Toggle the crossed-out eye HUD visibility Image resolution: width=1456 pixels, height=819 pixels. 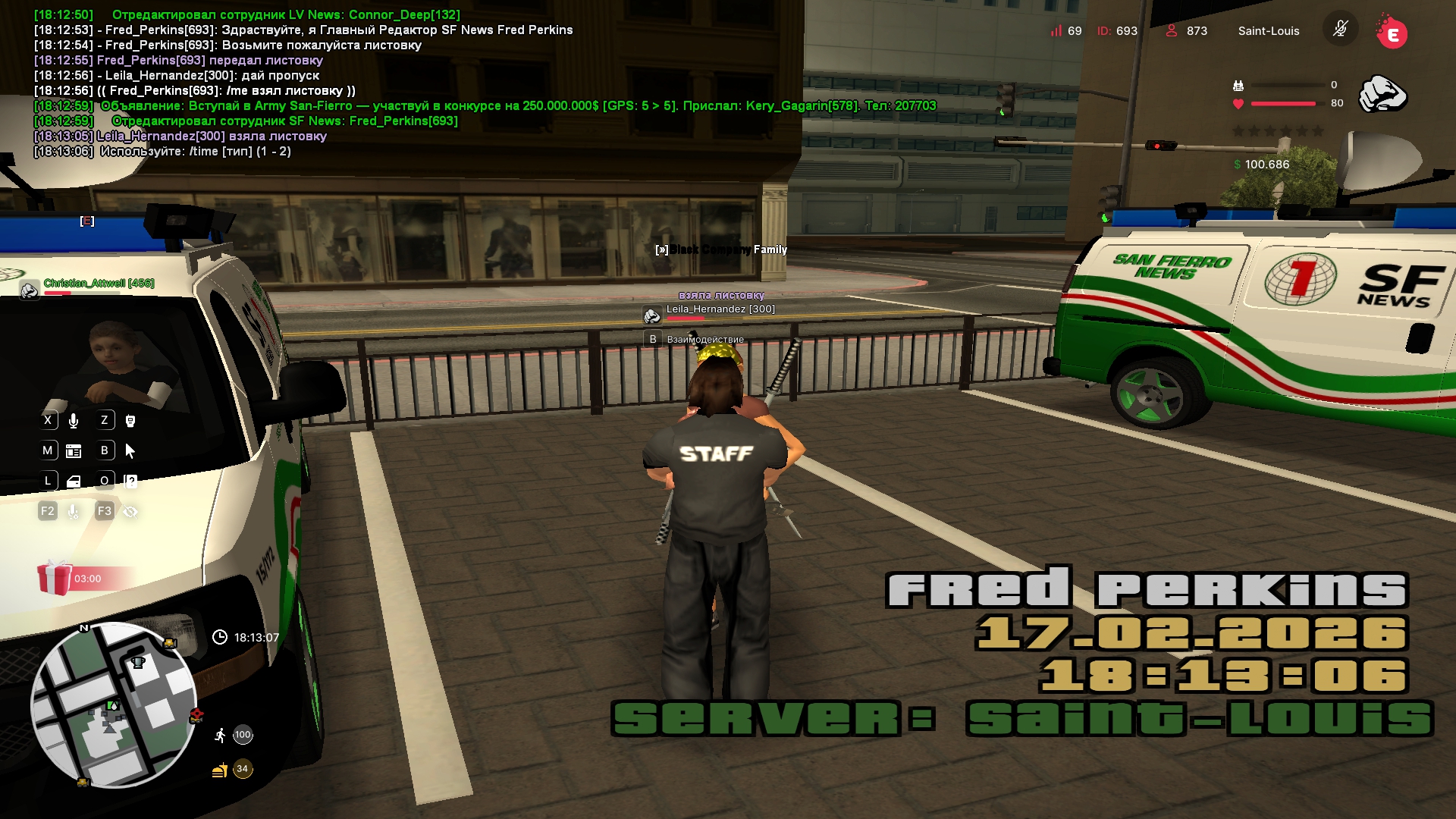pos(130,512)
